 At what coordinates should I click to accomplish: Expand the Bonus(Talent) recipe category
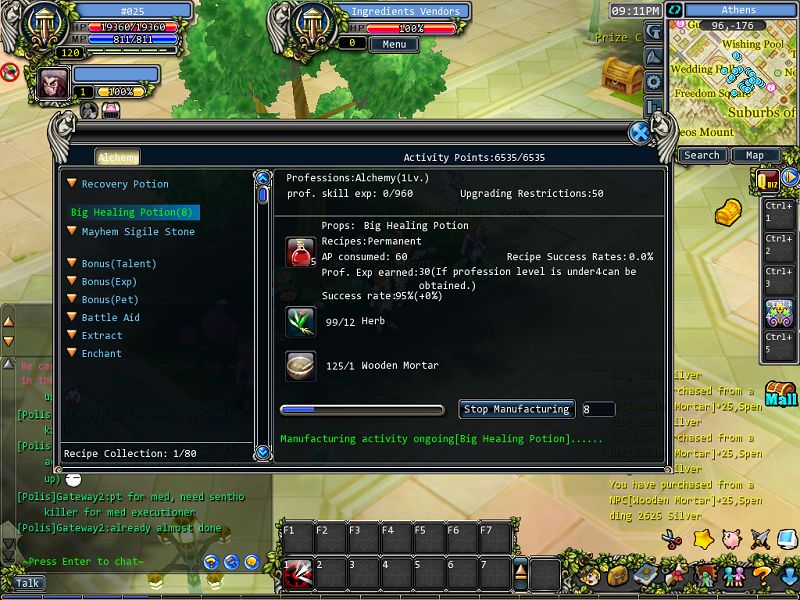click(72, 264)
